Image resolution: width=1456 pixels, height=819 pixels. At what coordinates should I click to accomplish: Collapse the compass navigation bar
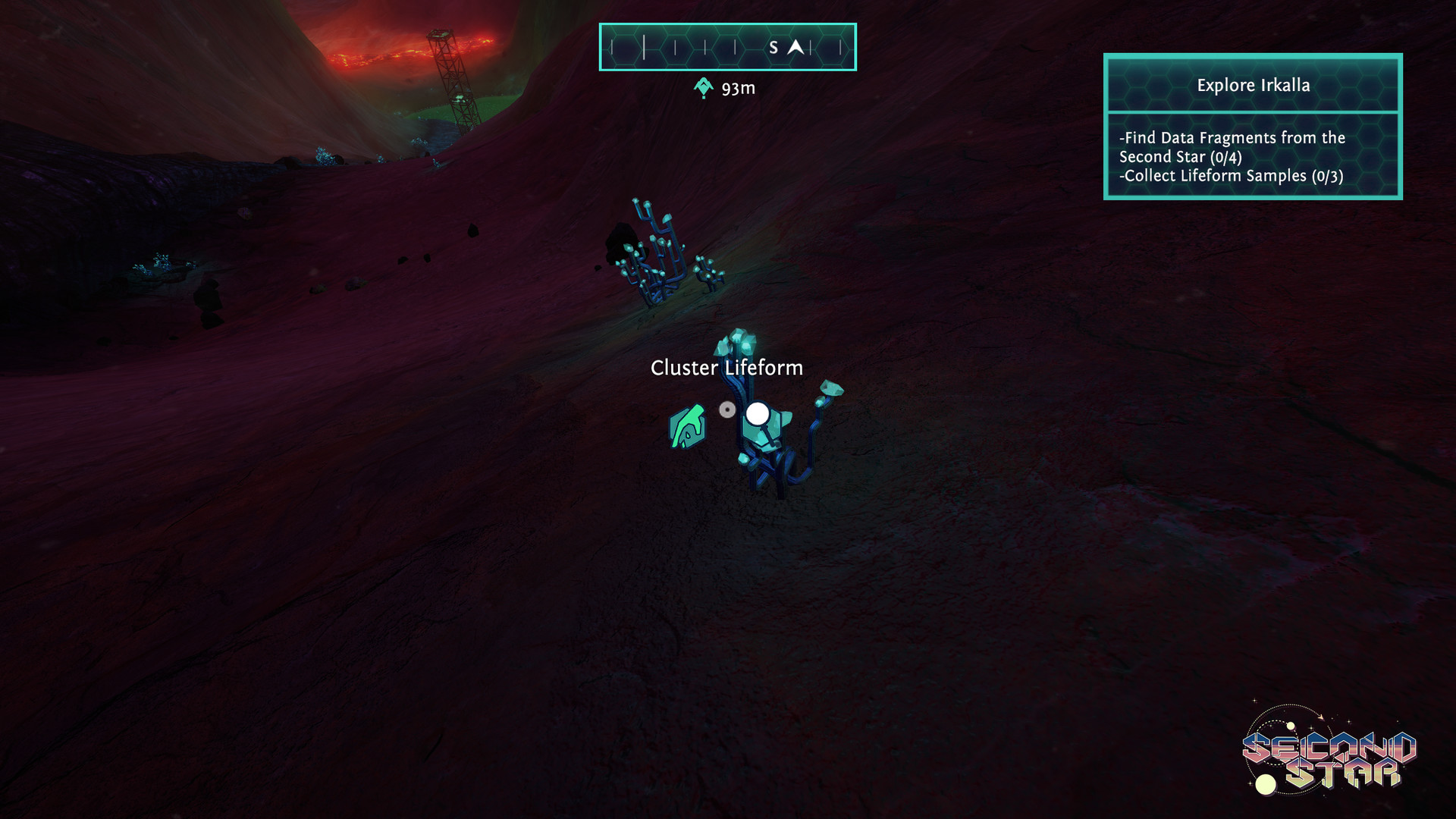(727, 47)
